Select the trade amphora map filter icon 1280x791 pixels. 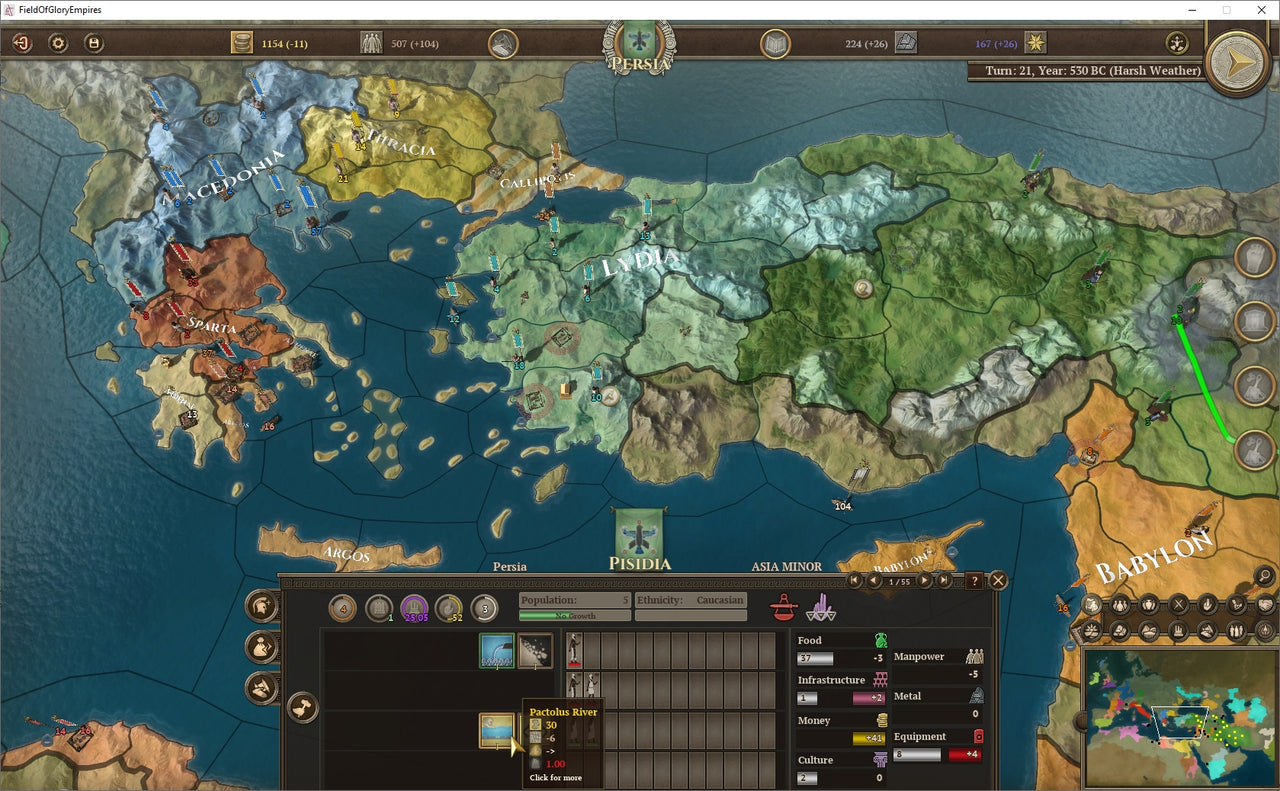coord(1149,605)
